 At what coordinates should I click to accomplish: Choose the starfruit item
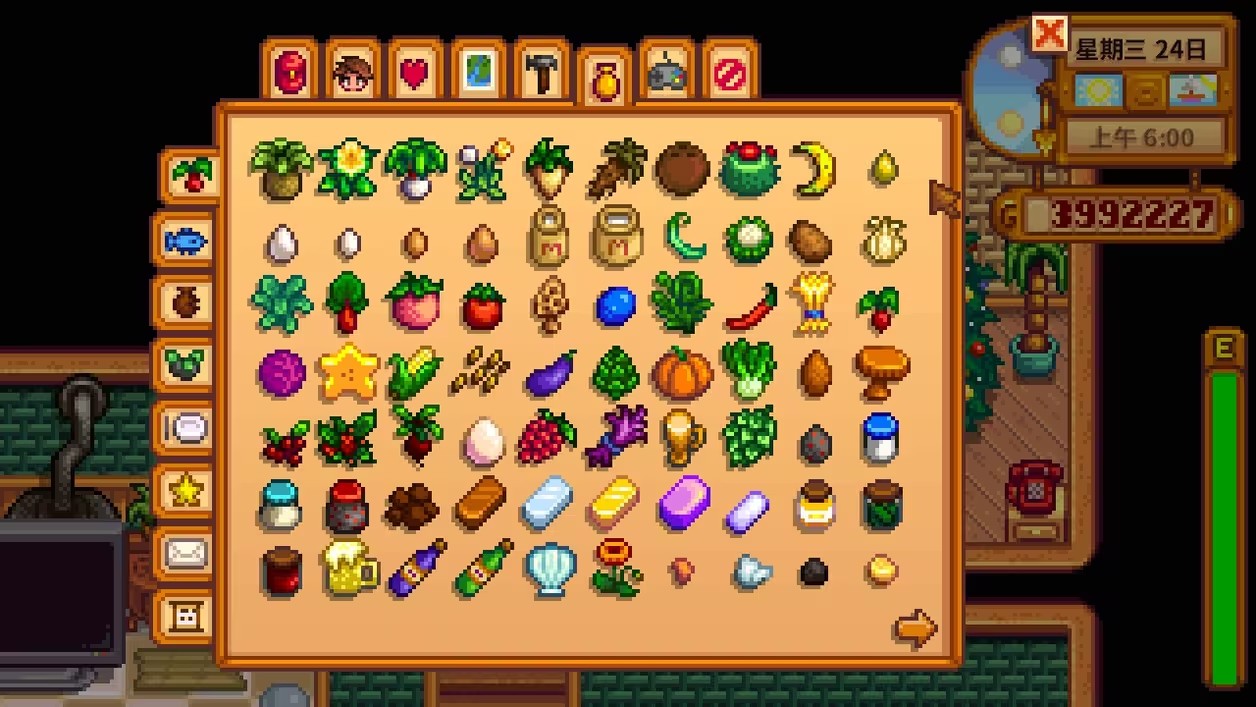coord(349,372)
